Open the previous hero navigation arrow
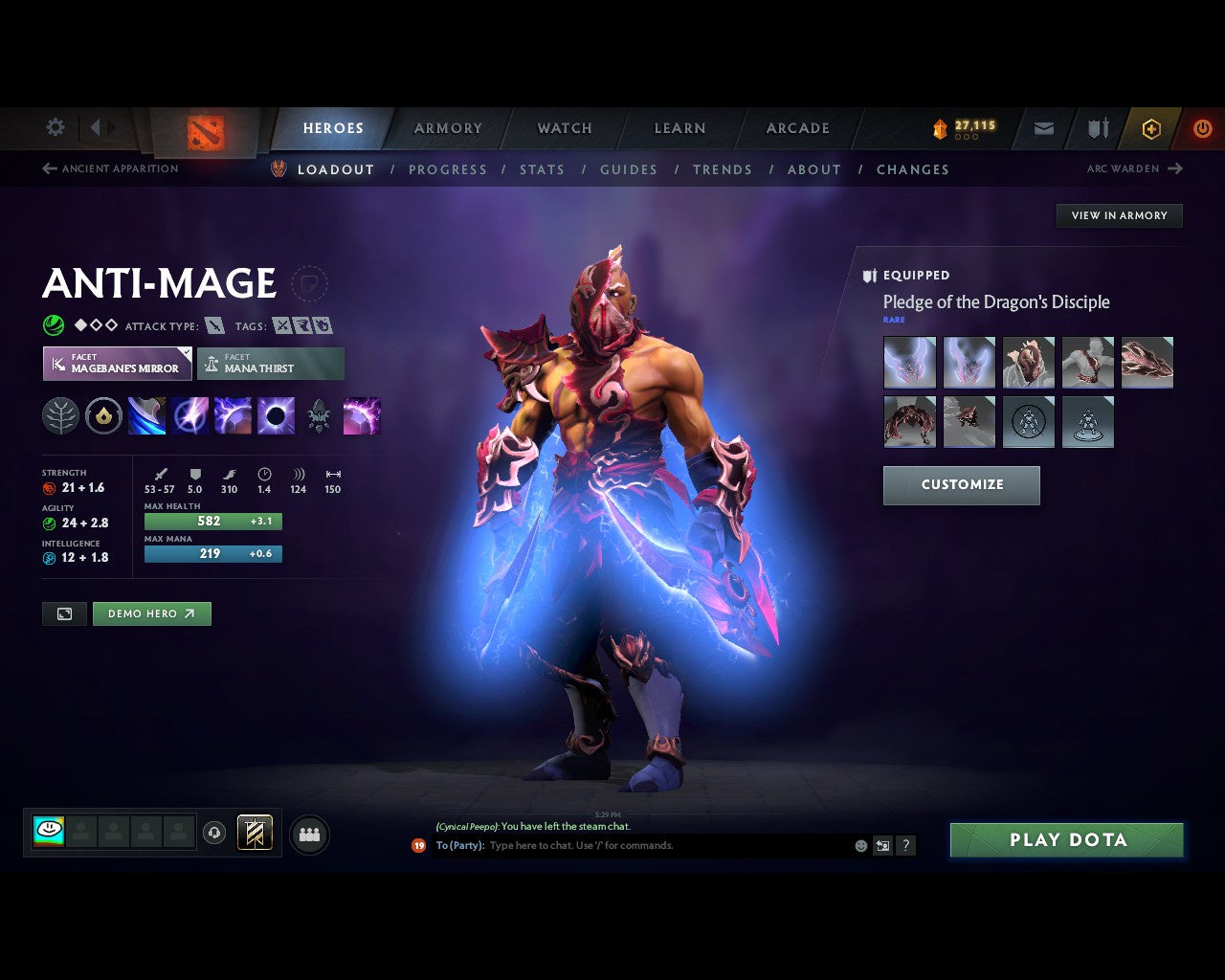Image resolution: width=1225 pixels, height=980 pixels. (x=48, y=168)
